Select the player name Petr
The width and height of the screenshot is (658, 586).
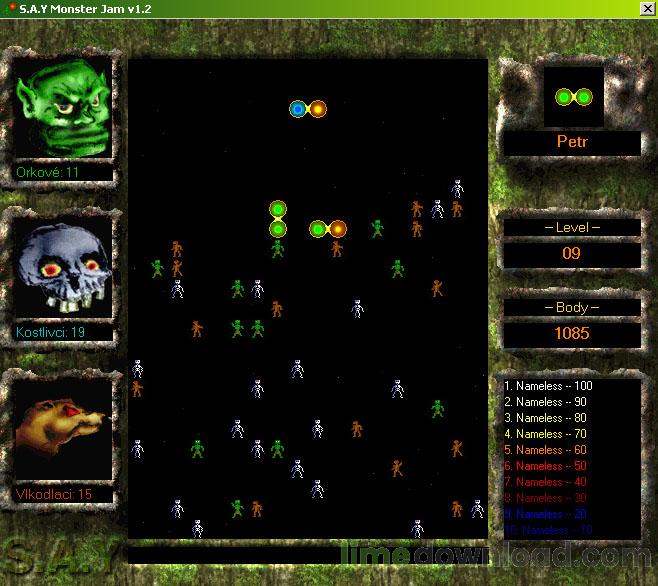[572, 142]
